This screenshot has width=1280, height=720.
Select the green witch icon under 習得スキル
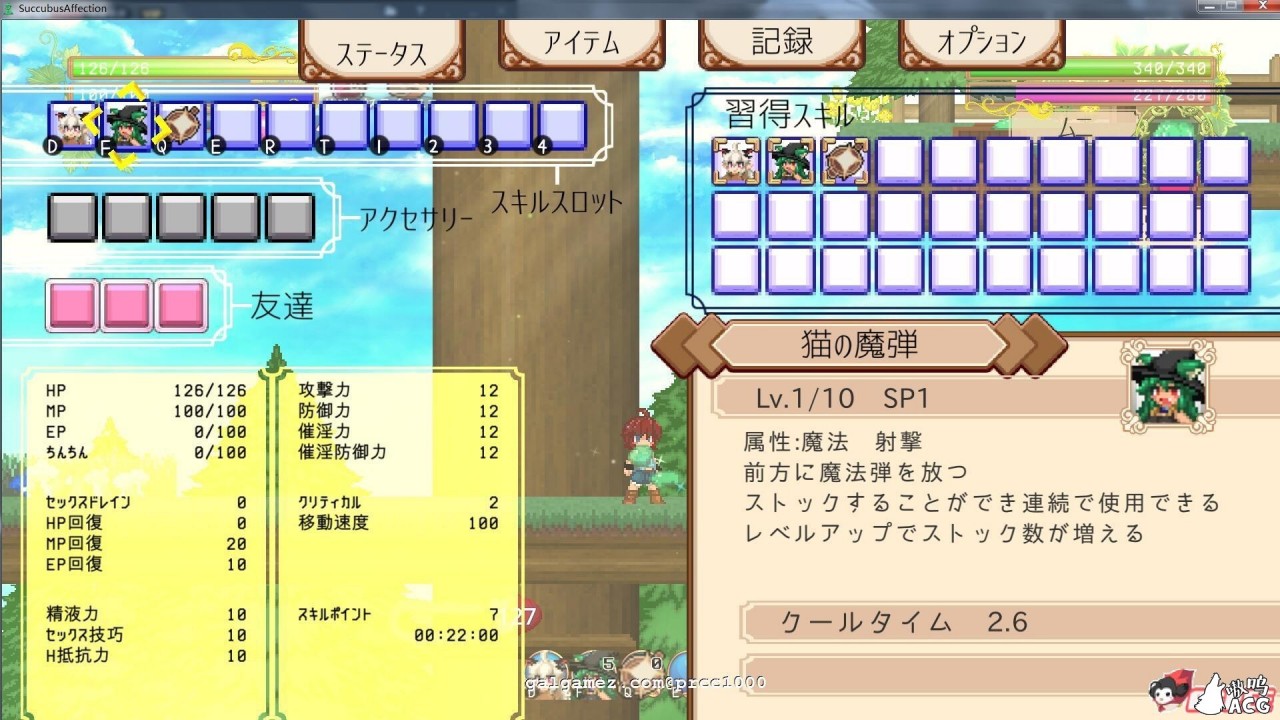click(x=790, y=161)
